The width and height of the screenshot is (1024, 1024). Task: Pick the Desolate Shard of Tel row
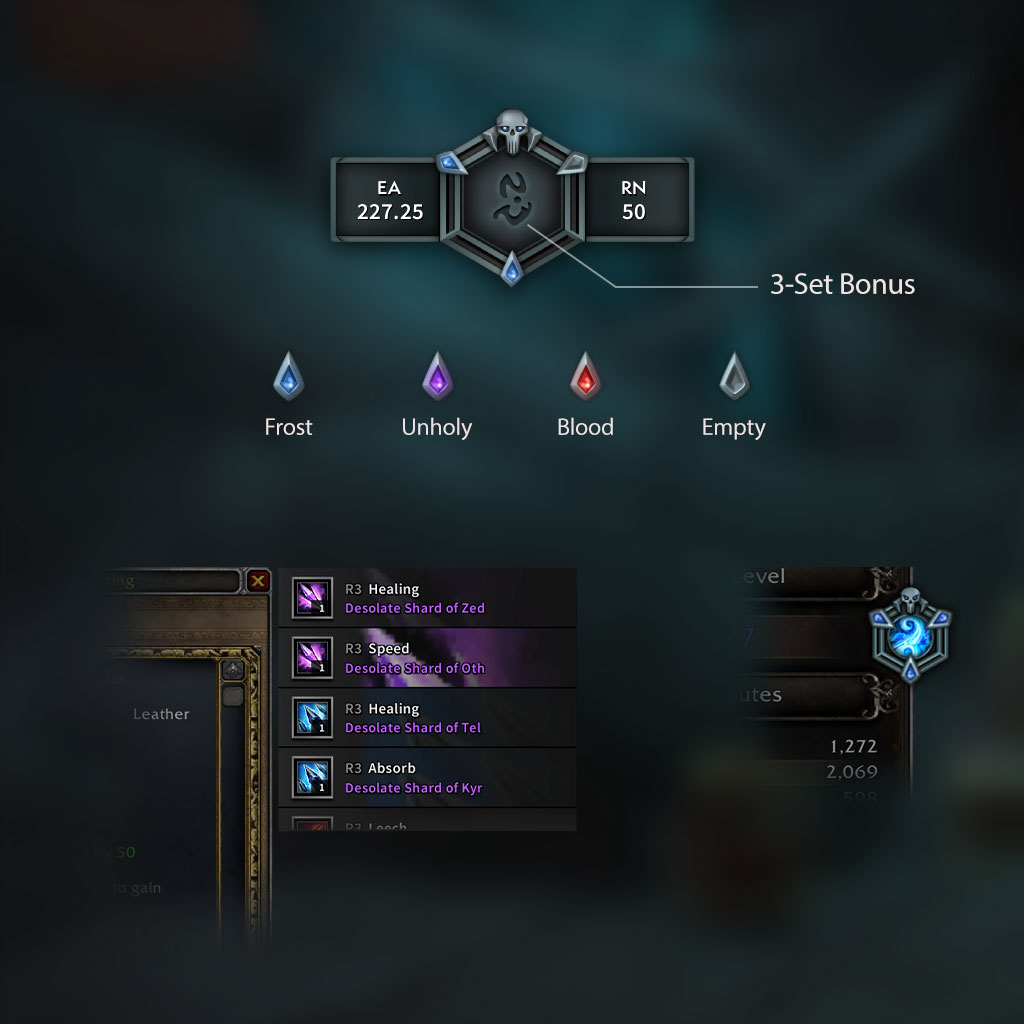point(427,718)
